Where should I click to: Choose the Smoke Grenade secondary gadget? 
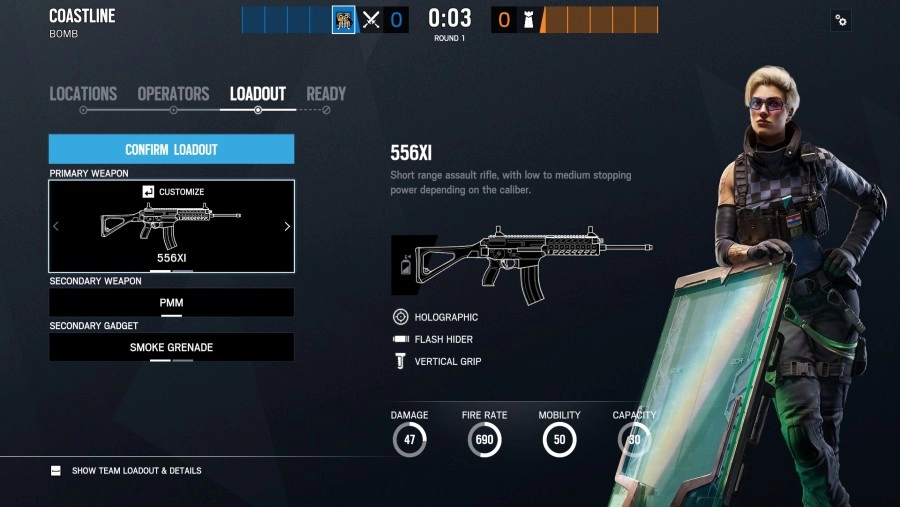point(171,347)
